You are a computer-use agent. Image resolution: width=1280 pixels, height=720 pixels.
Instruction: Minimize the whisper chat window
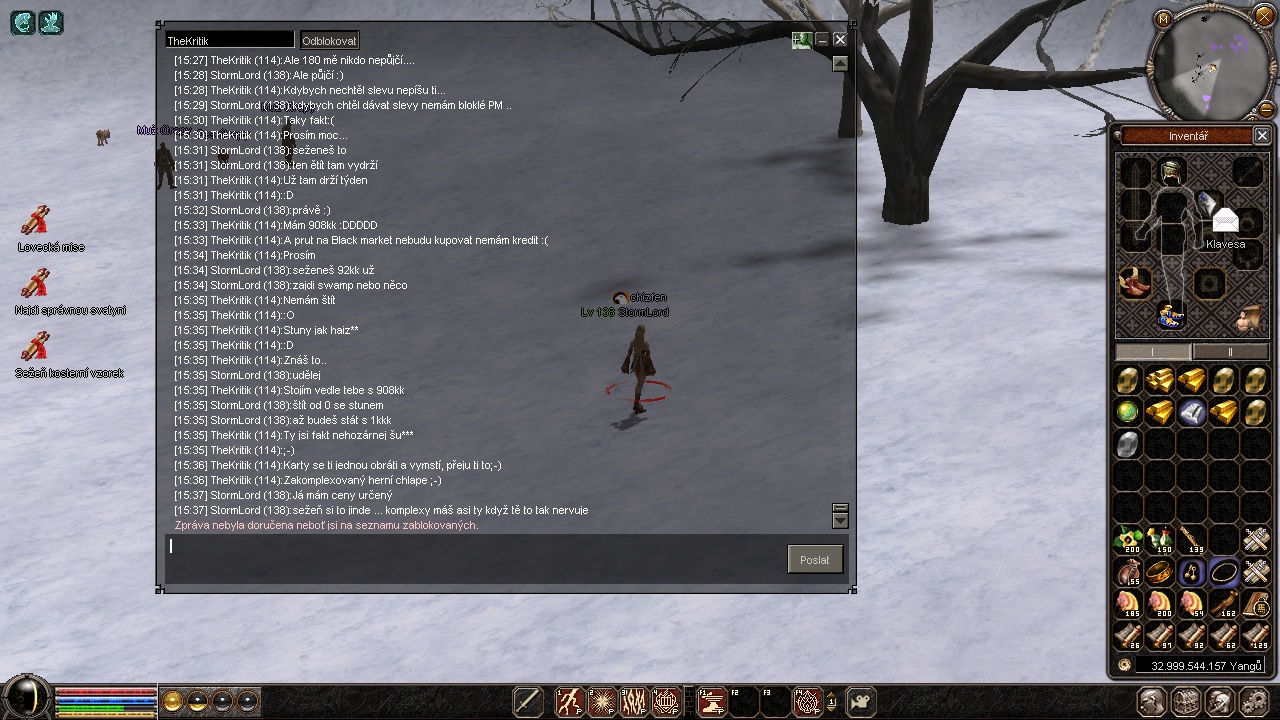pyautogui.click(x=822, y=40)
